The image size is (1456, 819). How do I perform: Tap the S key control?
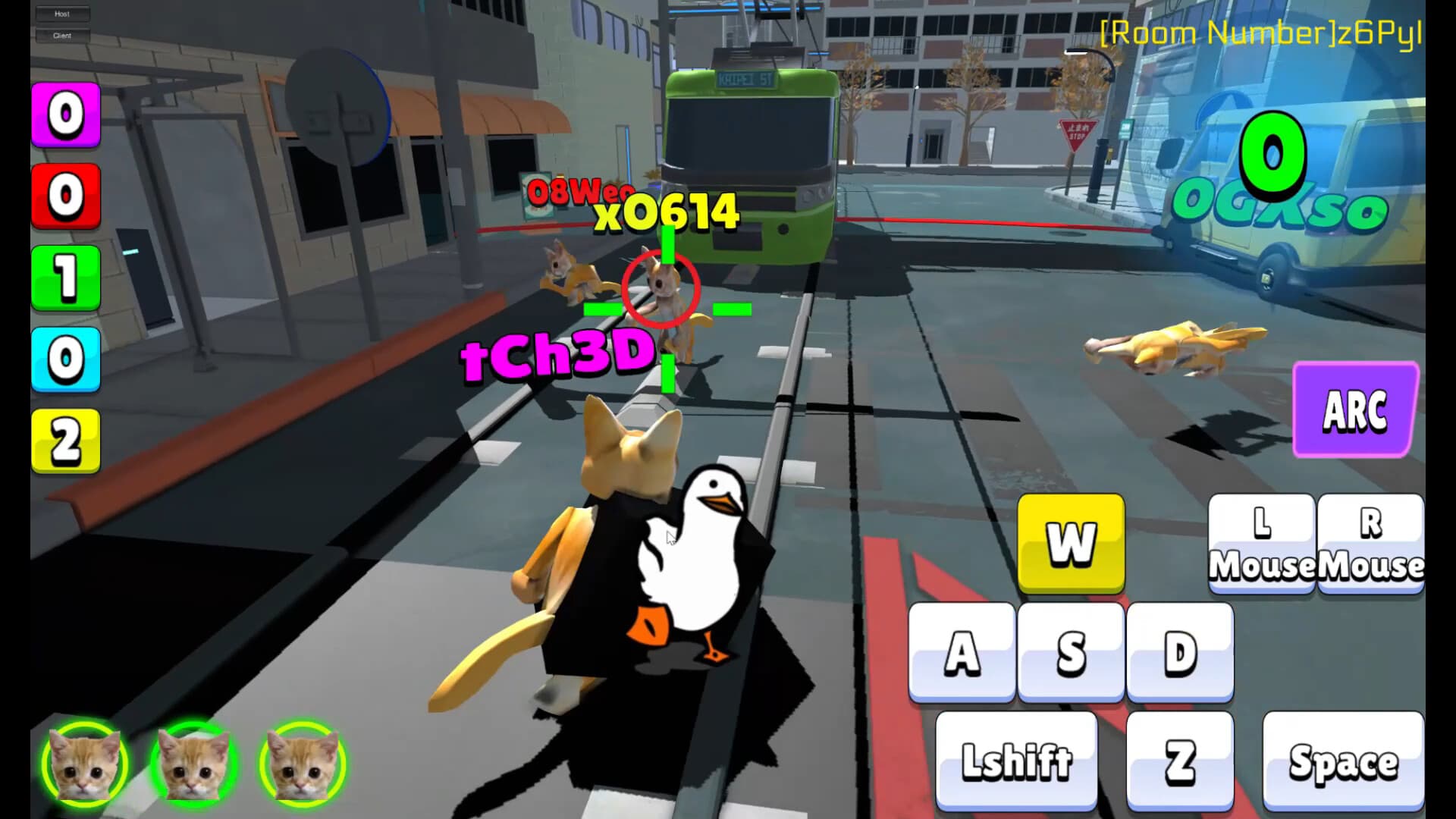pyautogui.click(x=1070, y=652)
